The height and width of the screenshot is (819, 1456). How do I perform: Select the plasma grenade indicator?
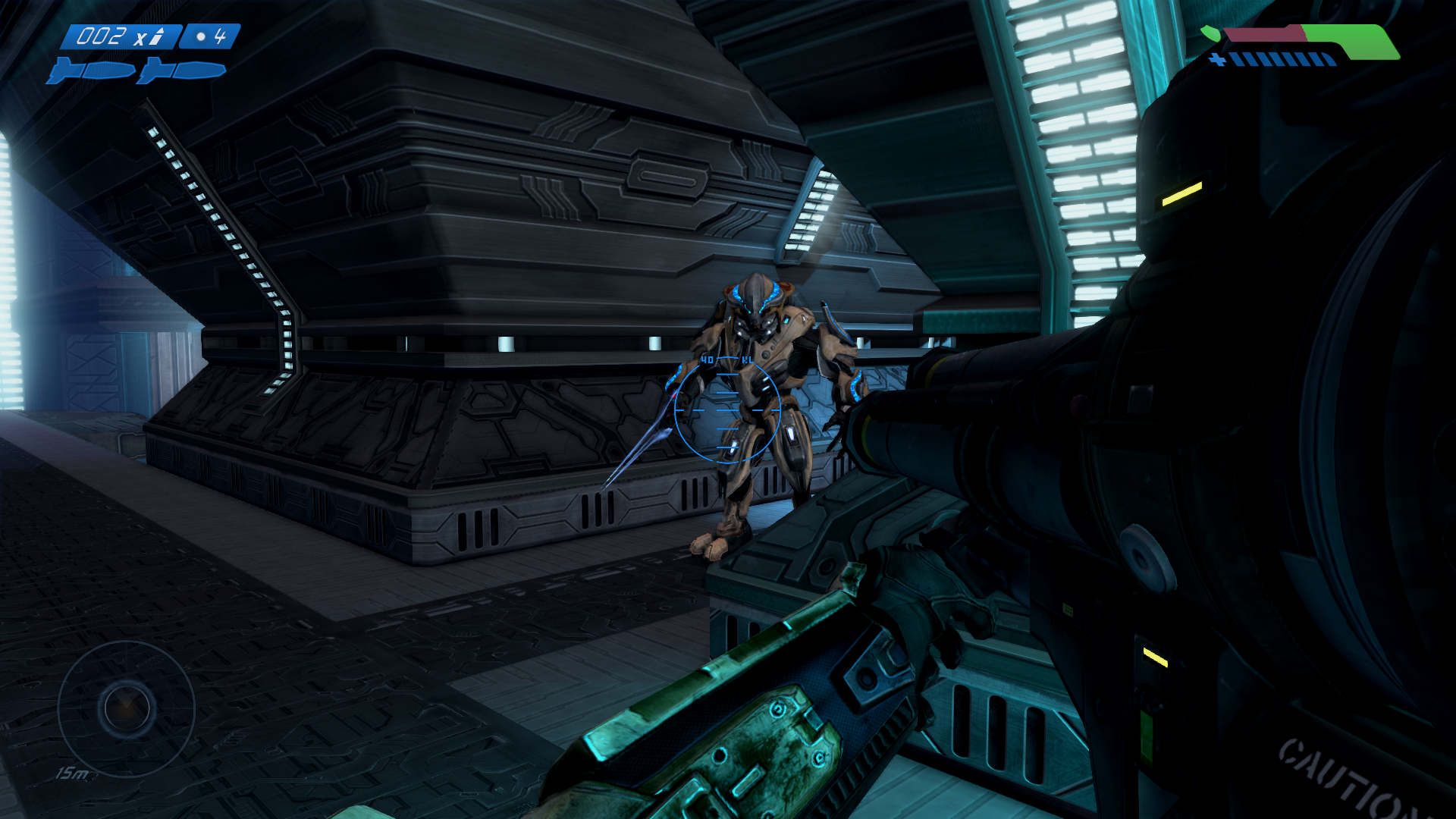[210, 36]
